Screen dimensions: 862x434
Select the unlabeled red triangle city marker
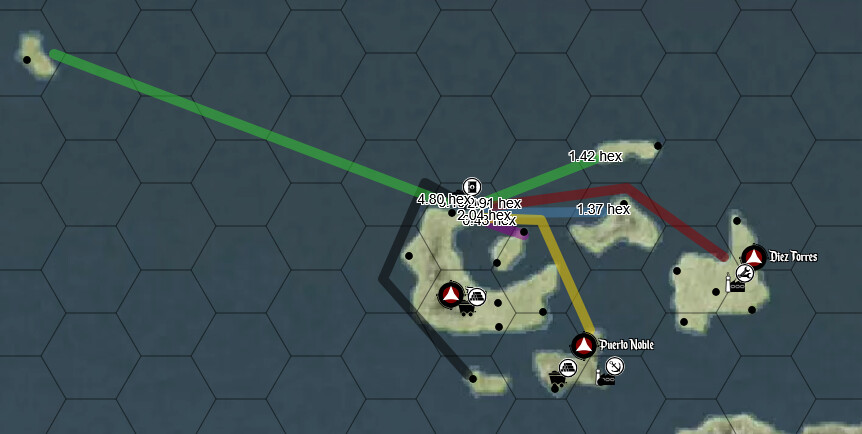451,294
